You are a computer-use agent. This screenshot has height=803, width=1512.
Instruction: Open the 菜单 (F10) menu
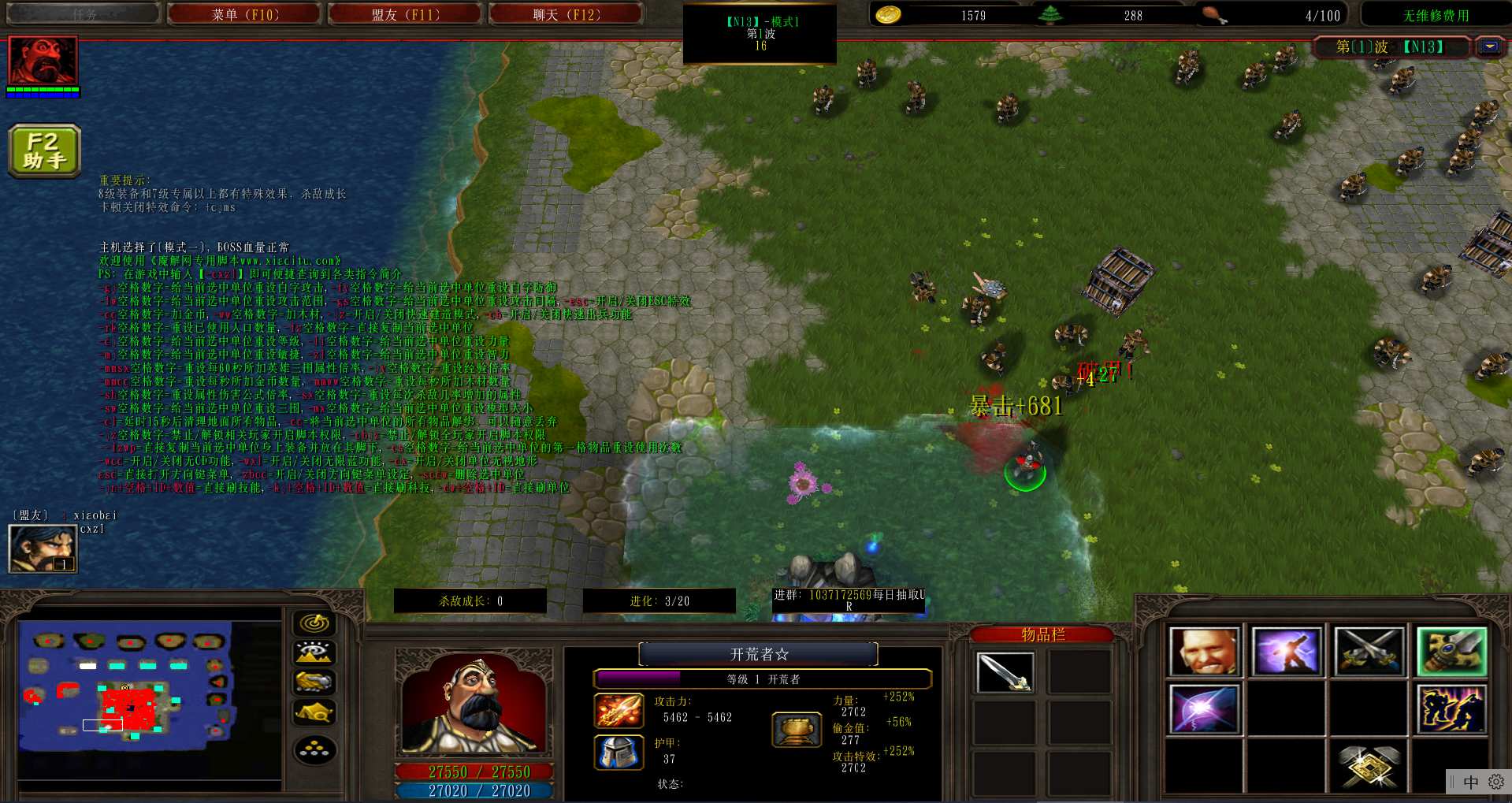pyautogui.click(x=245, y=14)
